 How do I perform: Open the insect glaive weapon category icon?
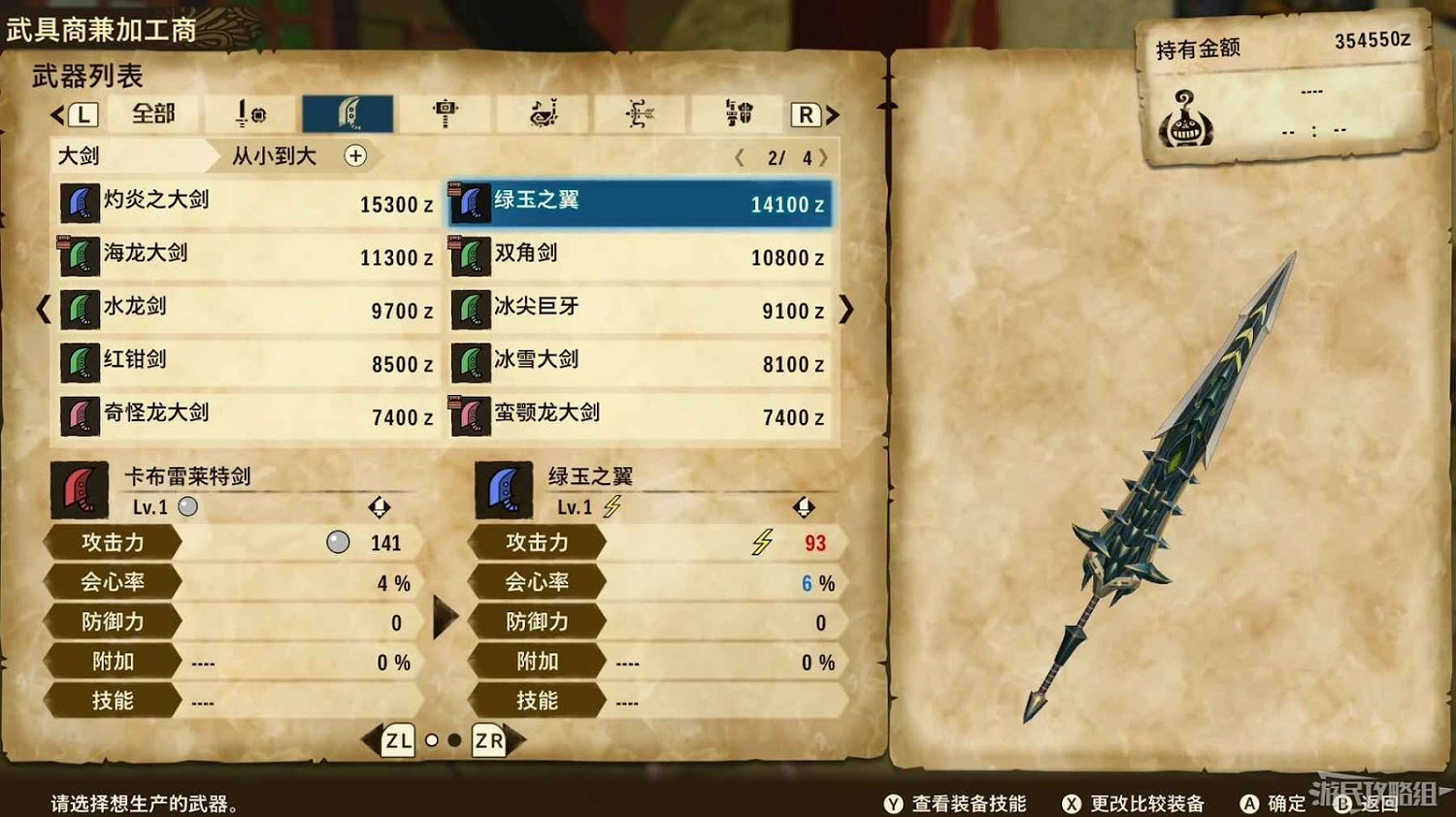(x=638, y=112)
